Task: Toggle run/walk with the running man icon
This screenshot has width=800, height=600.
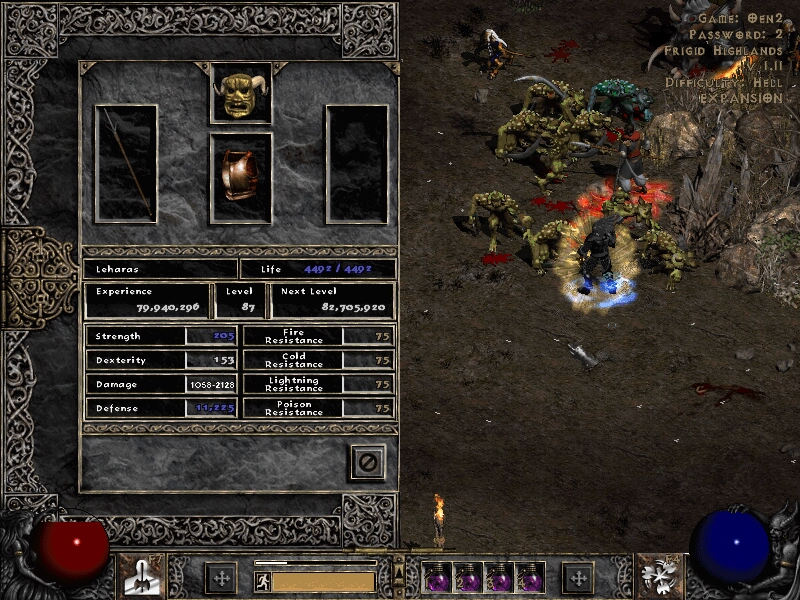Action: click(x=262, y=581)
